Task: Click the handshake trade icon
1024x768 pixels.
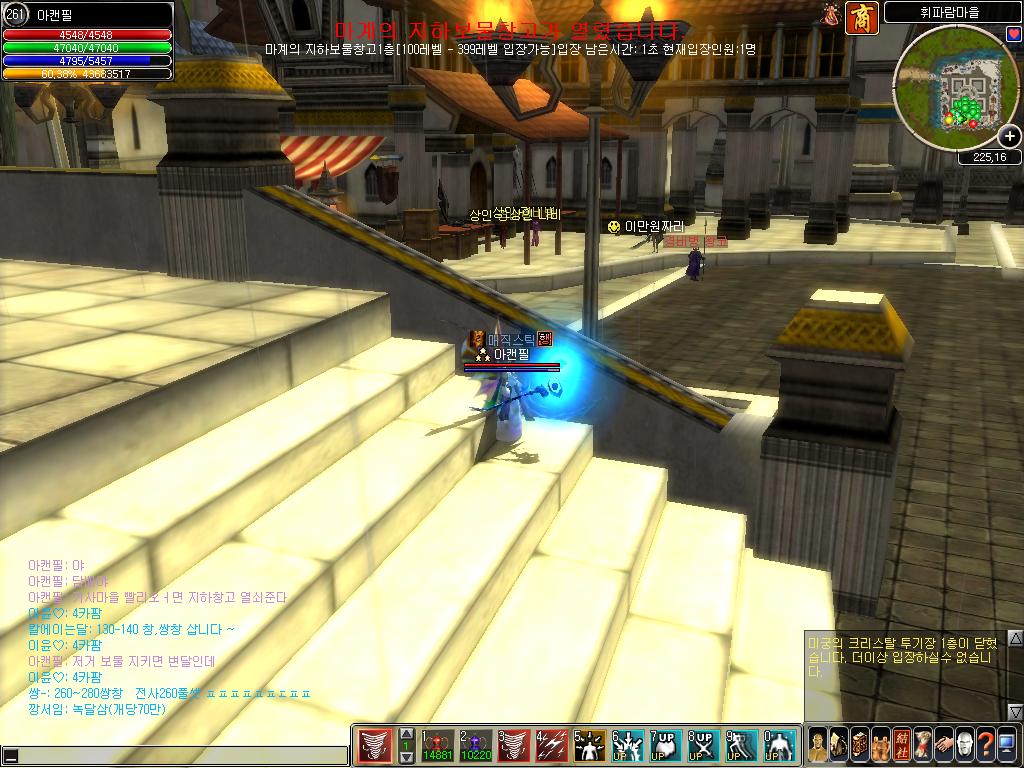Action: point(943,745)
